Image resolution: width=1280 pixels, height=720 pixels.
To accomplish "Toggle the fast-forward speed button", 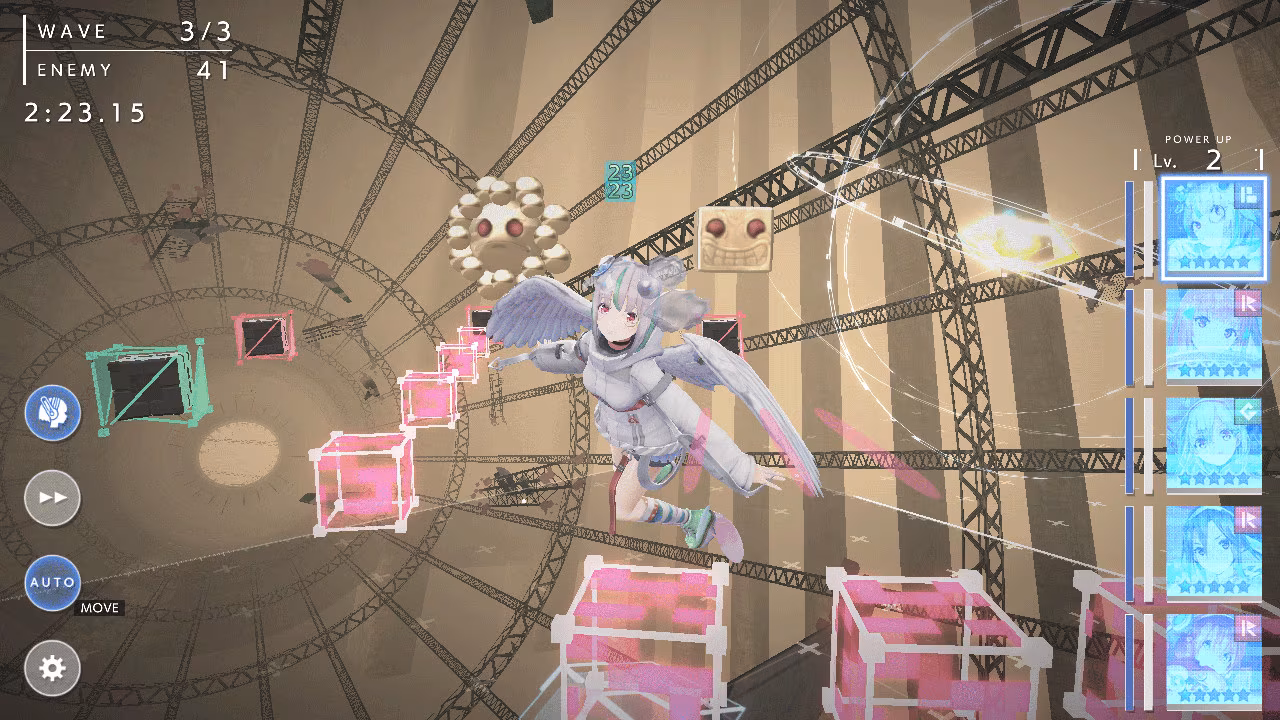I will point(52,497).
